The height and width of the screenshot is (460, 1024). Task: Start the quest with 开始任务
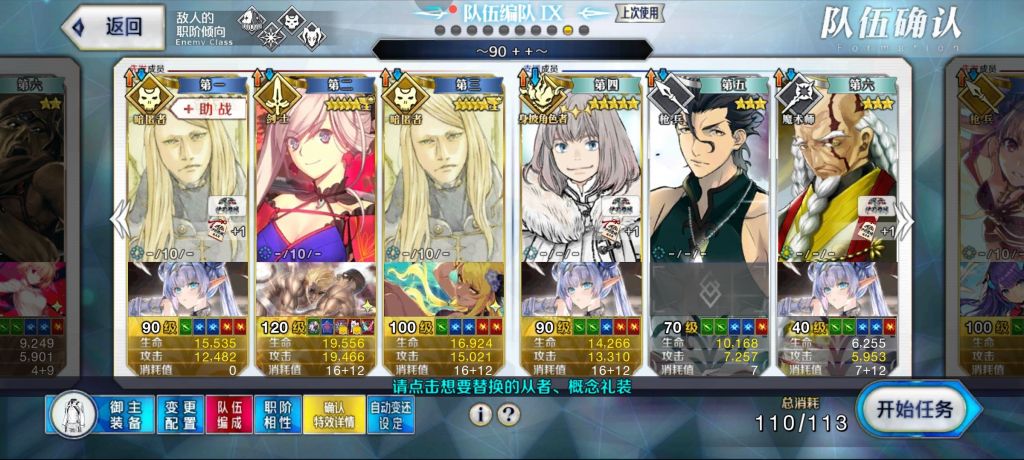pyautogui.click(x=914, y=409)
